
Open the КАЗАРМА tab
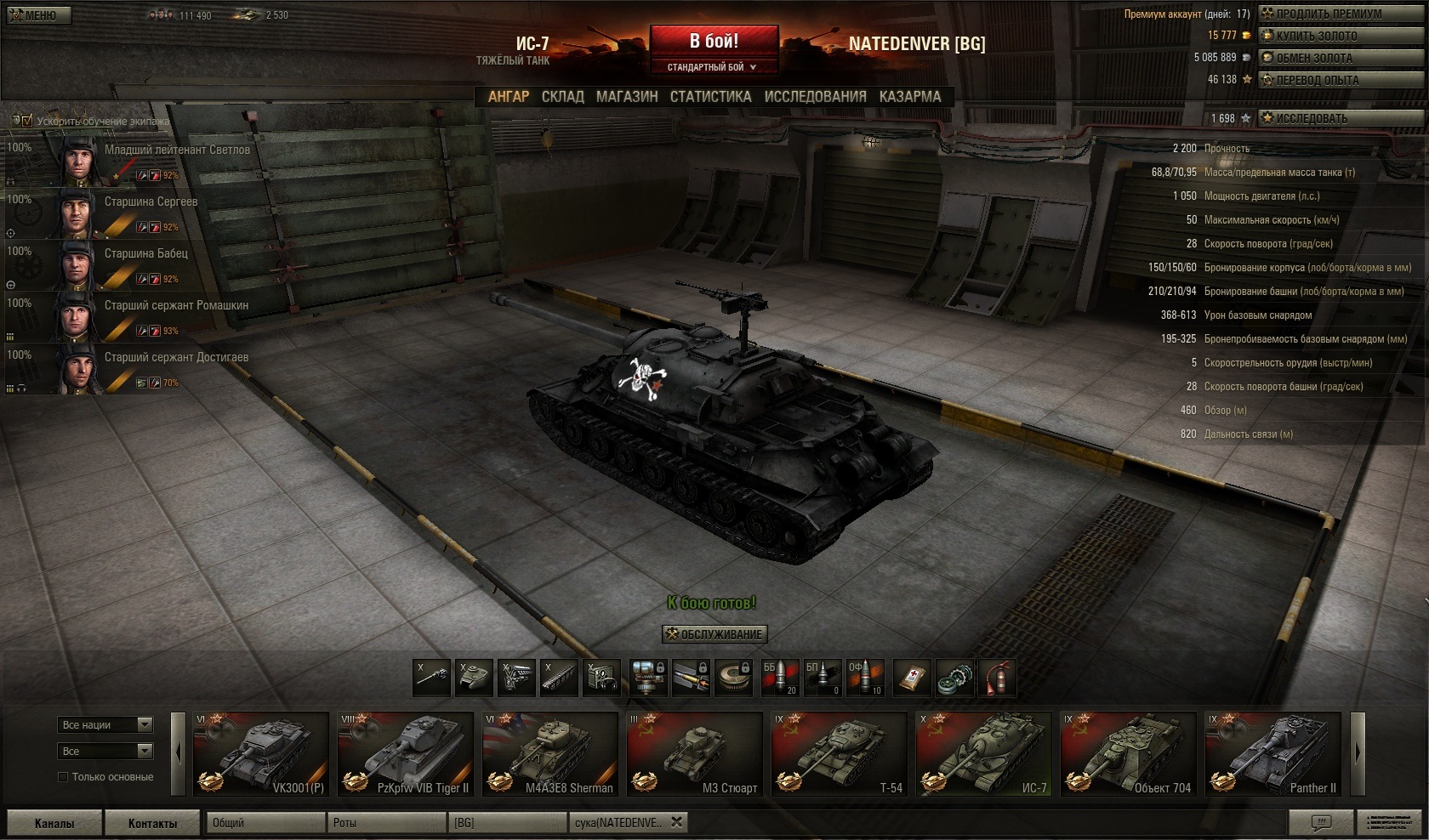pos(910,97)
